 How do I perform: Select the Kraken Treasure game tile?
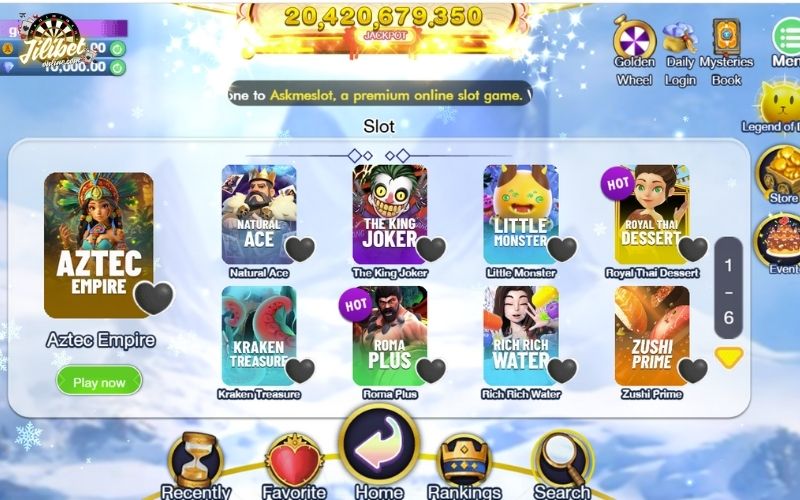(258, 335)
